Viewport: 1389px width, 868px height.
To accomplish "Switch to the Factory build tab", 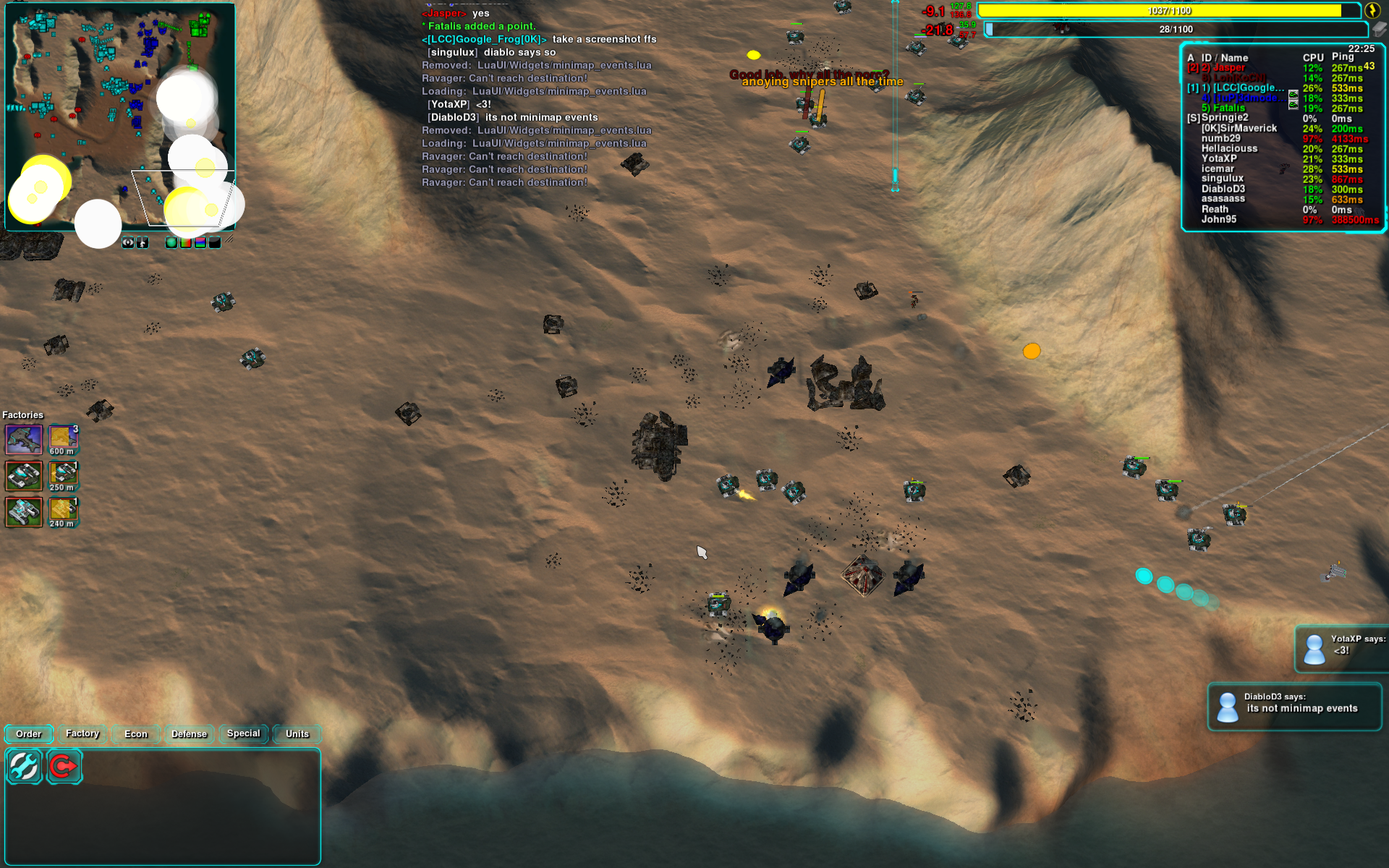I will [x=82, y=734].
